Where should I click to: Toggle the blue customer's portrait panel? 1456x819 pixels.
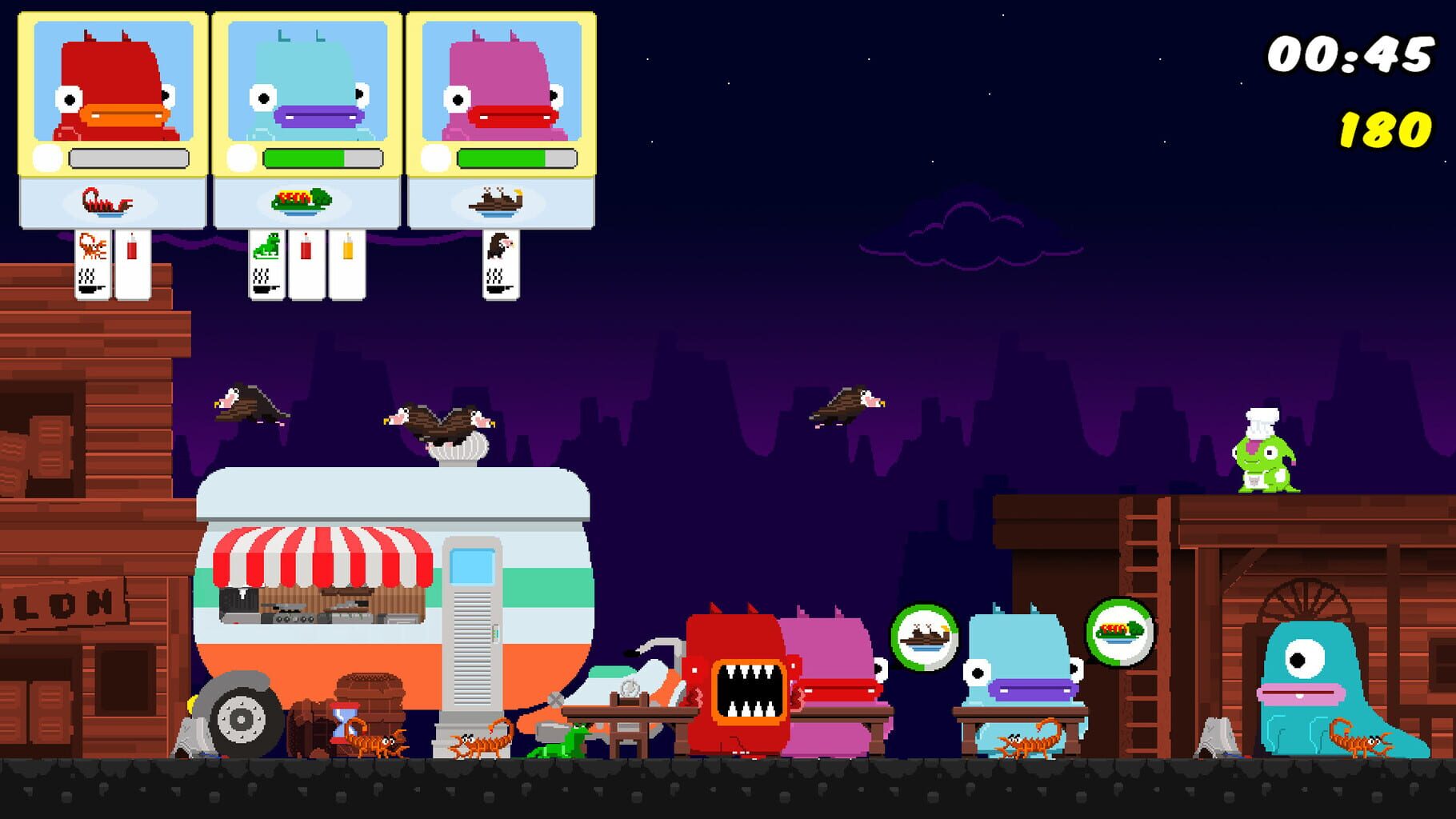point(308,84)
